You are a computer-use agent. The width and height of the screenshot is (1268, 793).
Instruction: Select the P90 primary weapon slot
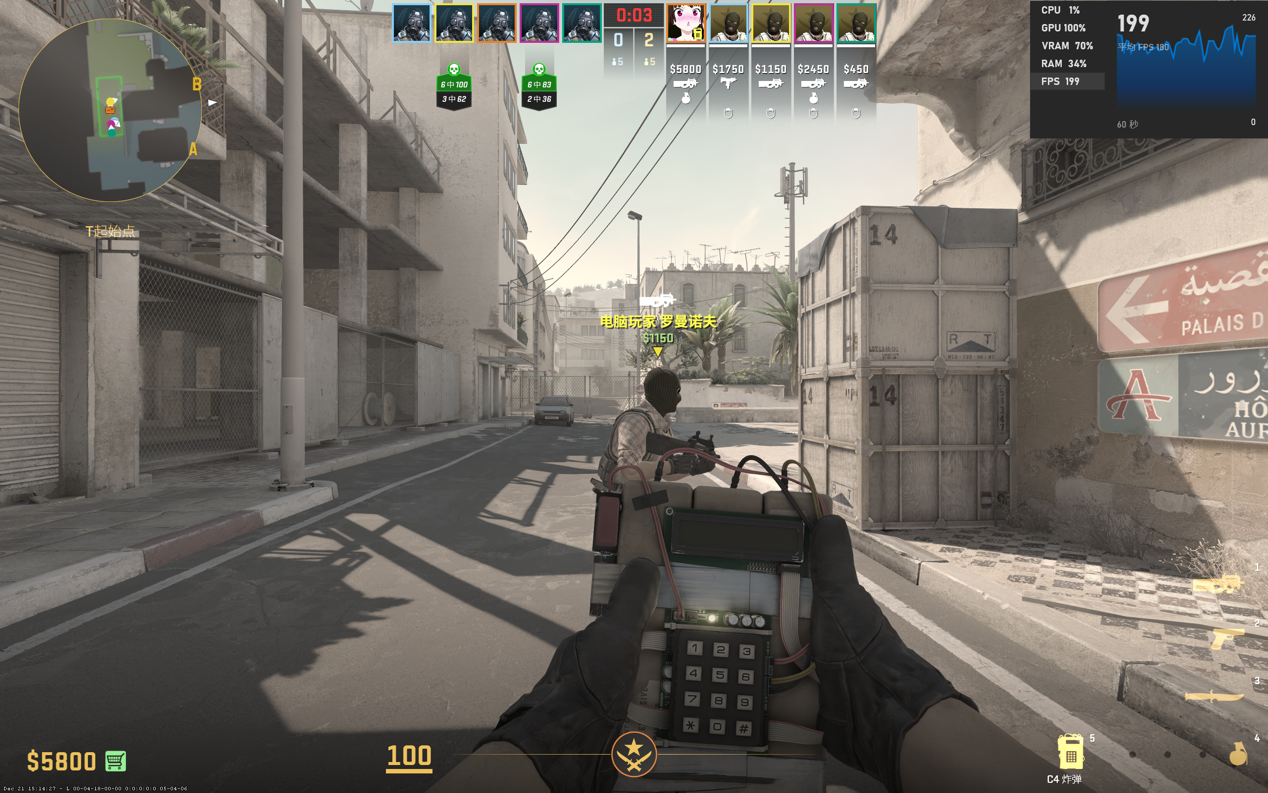(x=1216, y=584)
